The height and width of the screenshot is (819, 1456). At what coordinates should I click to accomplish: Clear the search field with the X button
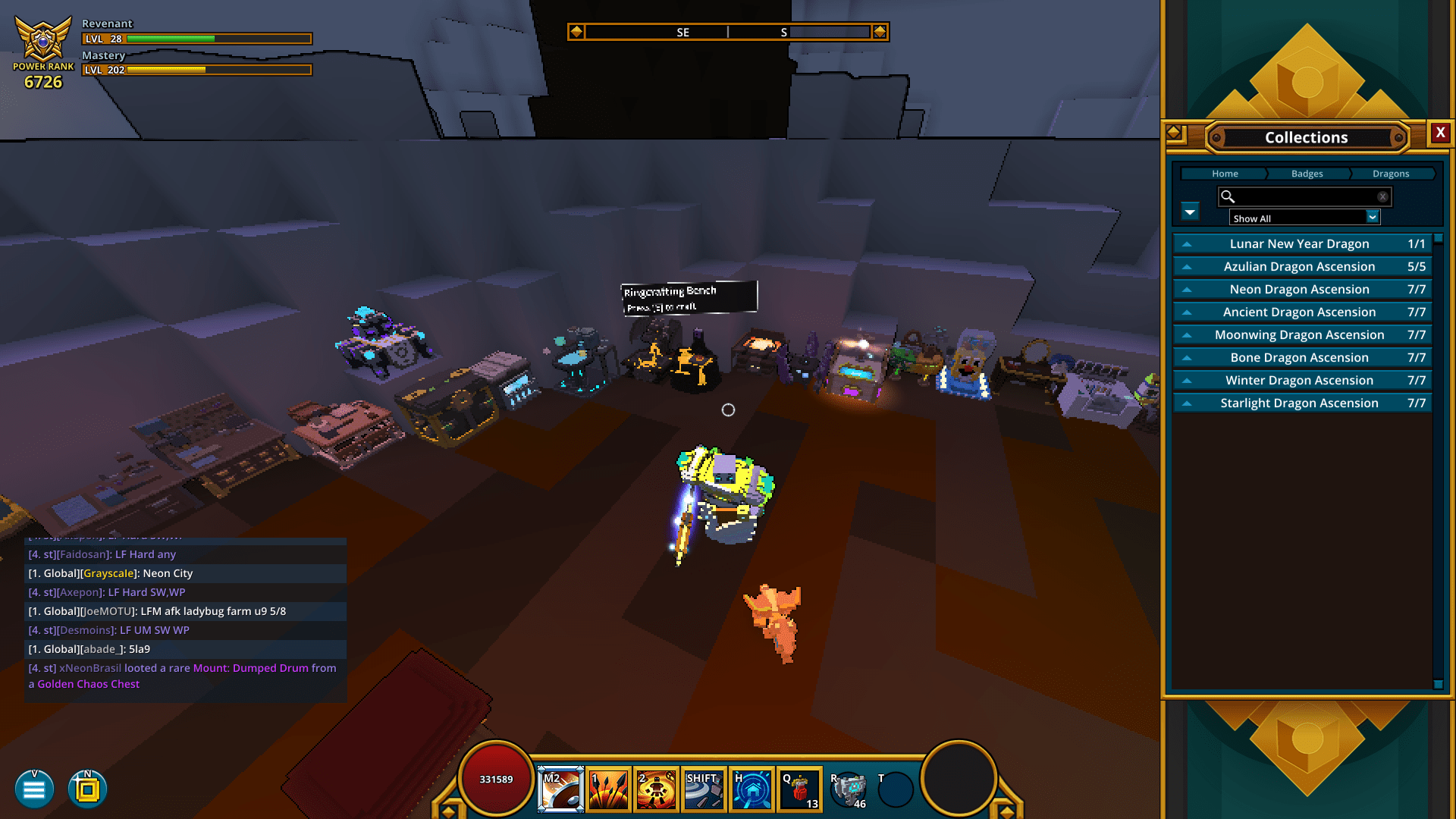[1382, 196]
